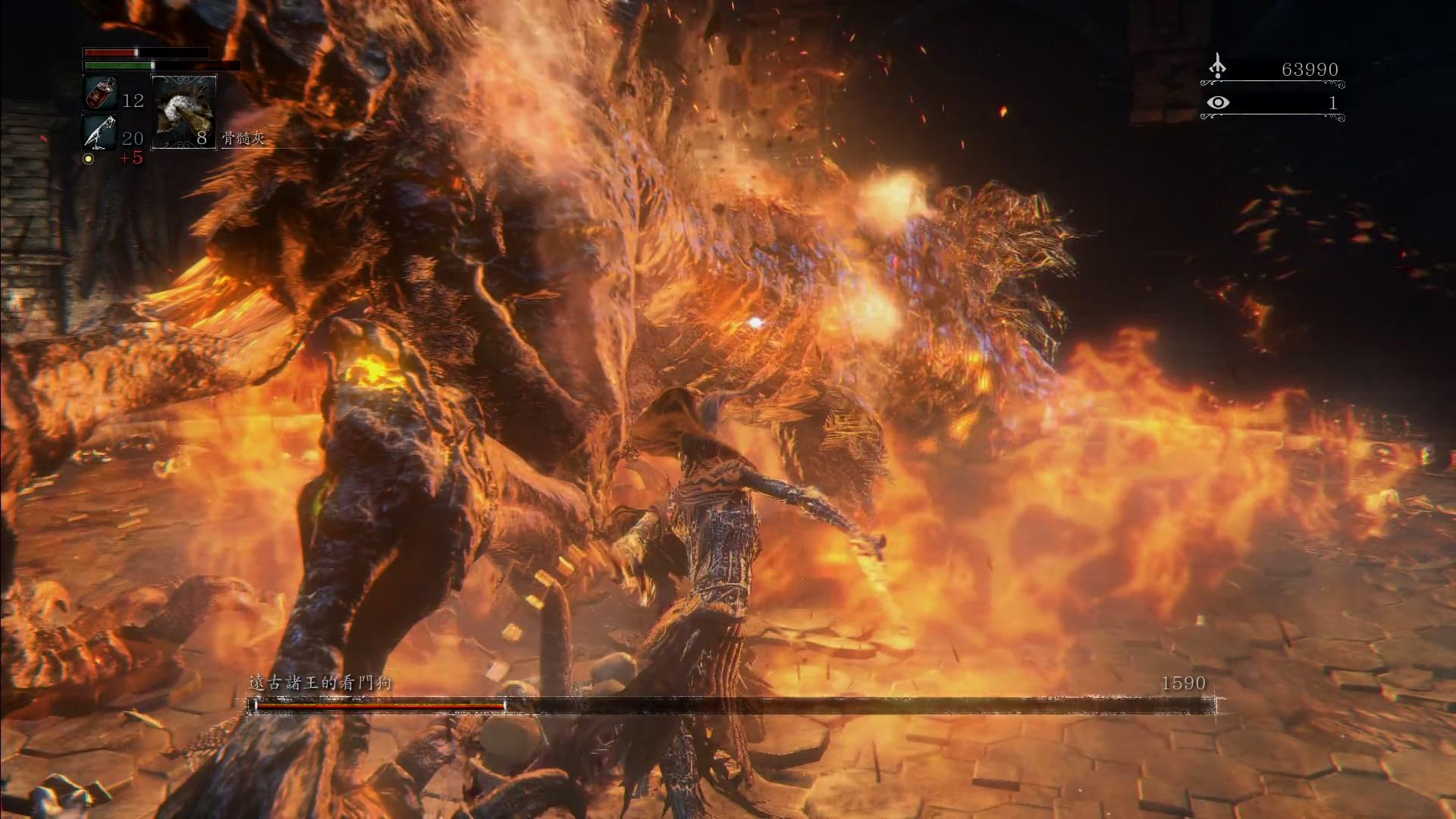Click the Insight eye icon
1456x819 pixels.
click(1218, 102)
